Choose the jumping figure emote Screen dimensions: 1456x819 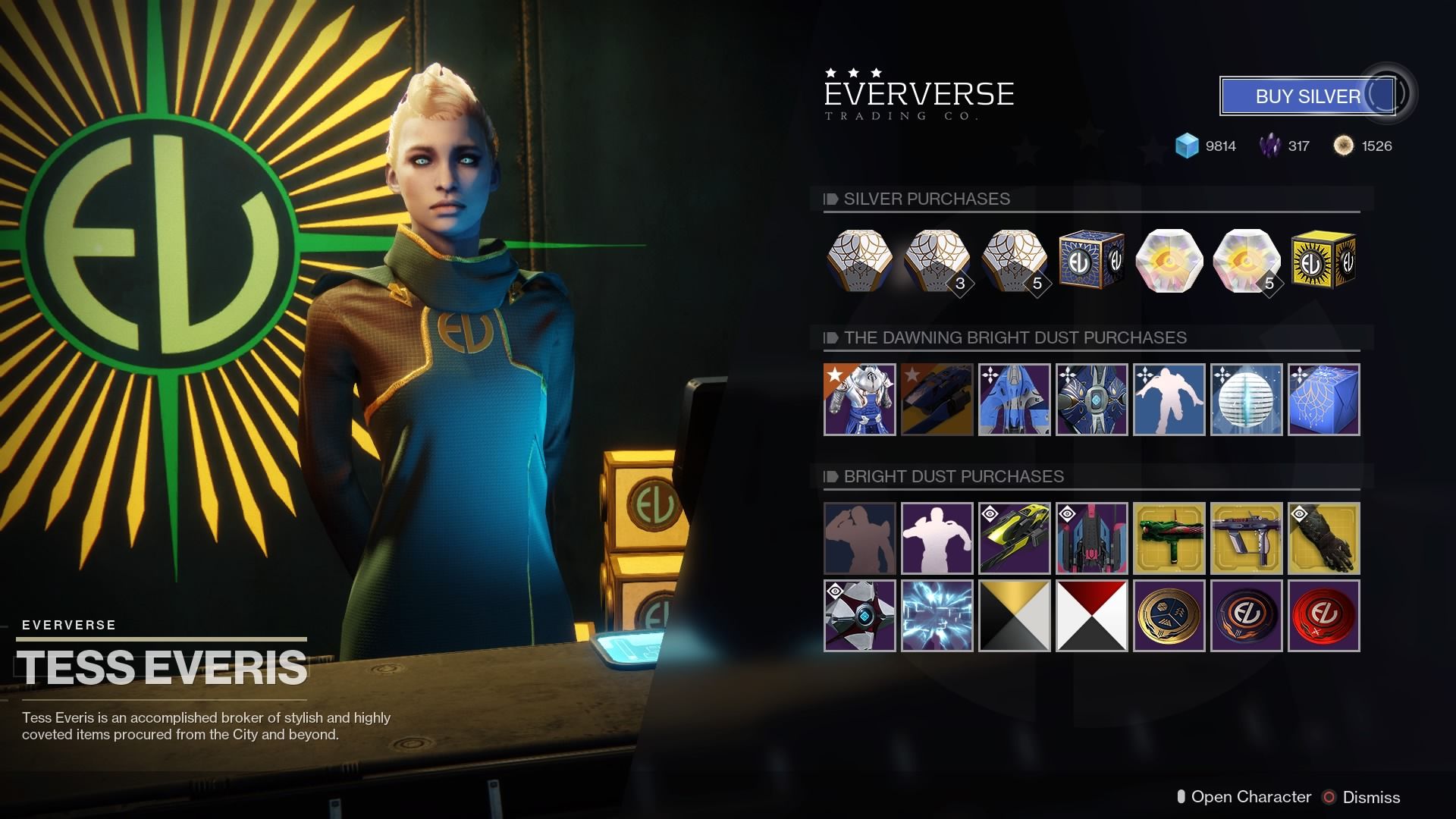[1169, 400]
